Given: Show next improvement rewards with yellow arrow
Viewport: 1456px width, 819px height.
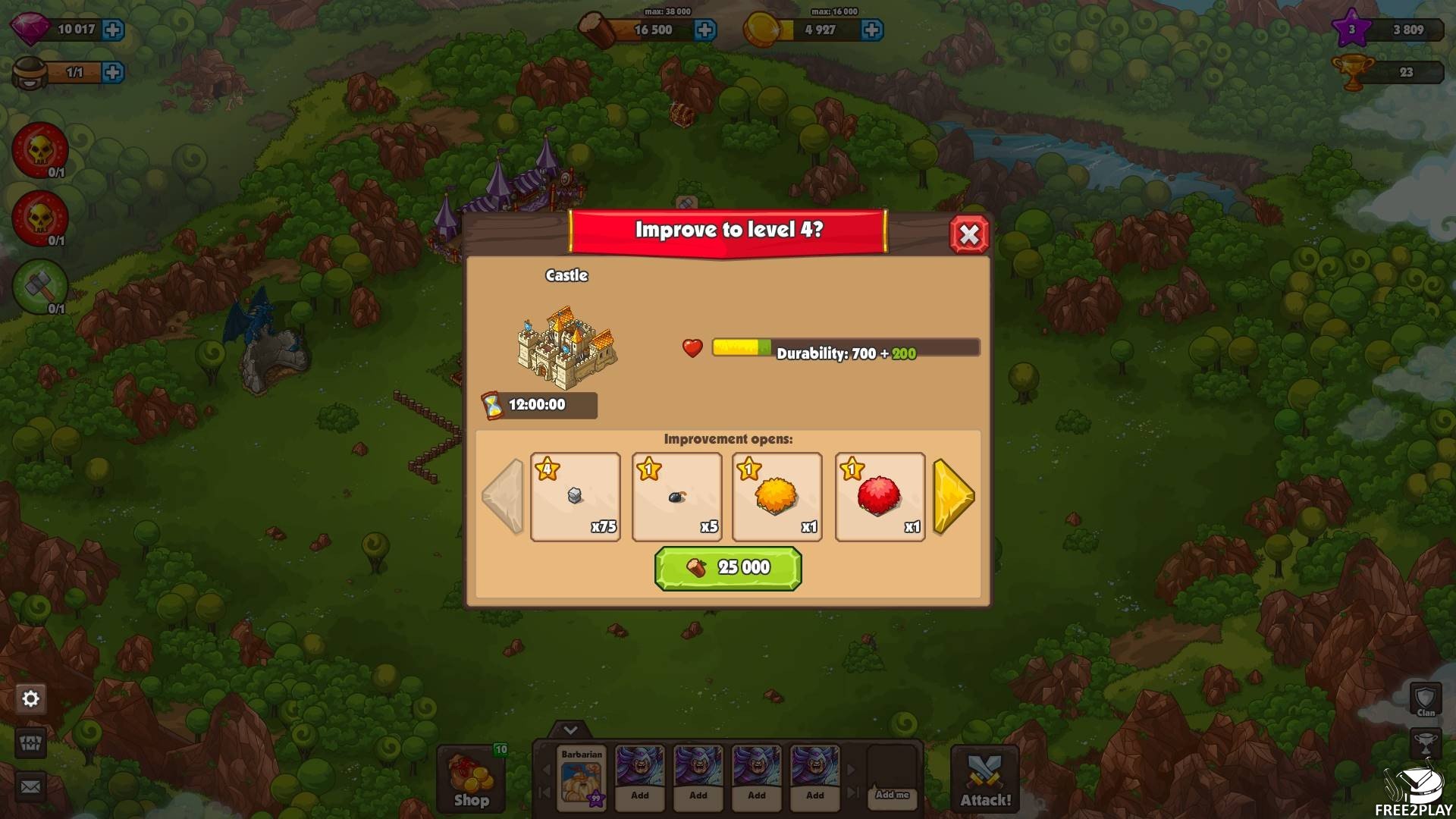Looking at the screenshot, I should click(953, 497).
